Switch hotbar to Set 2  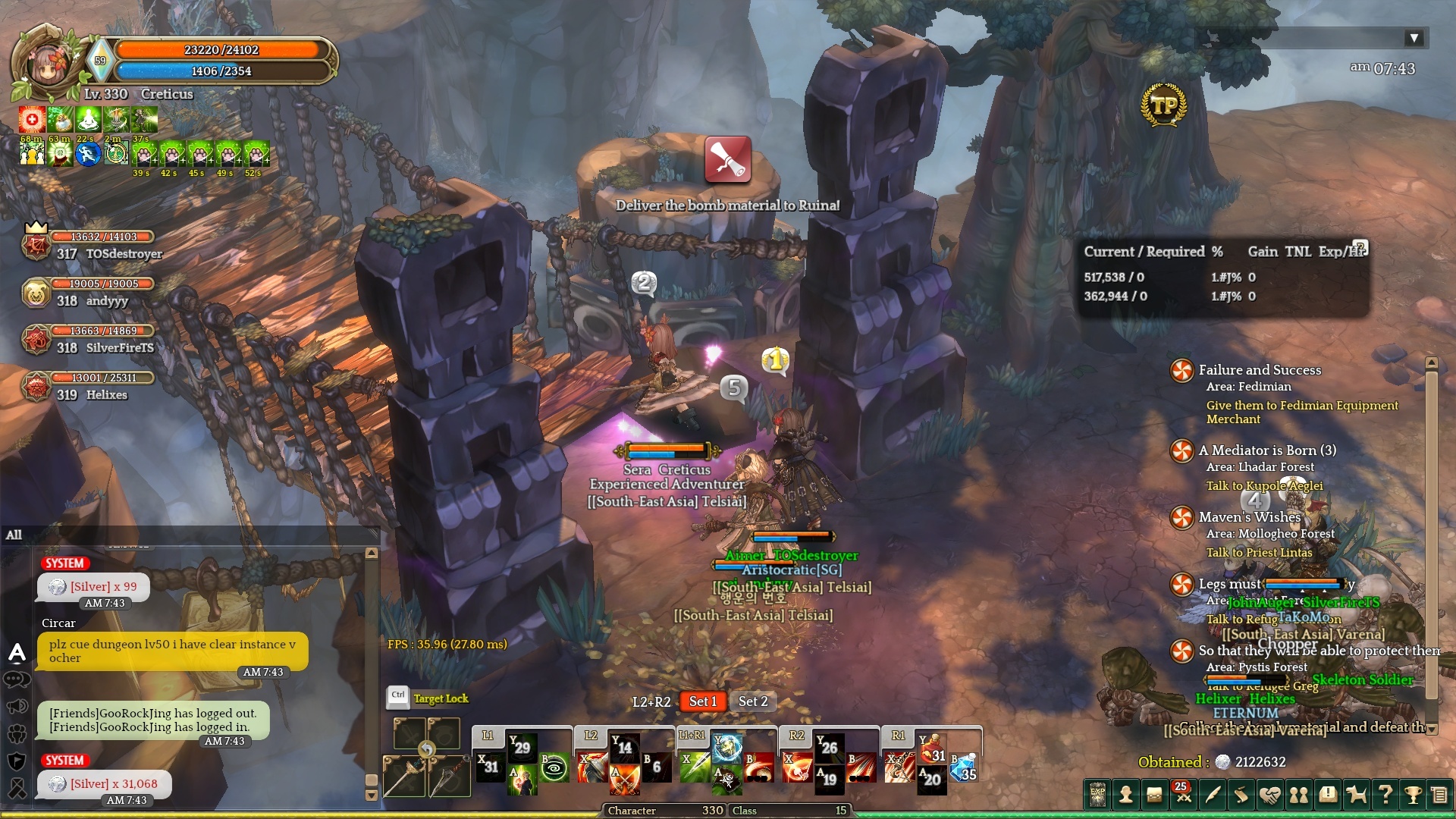coord(753,701)
